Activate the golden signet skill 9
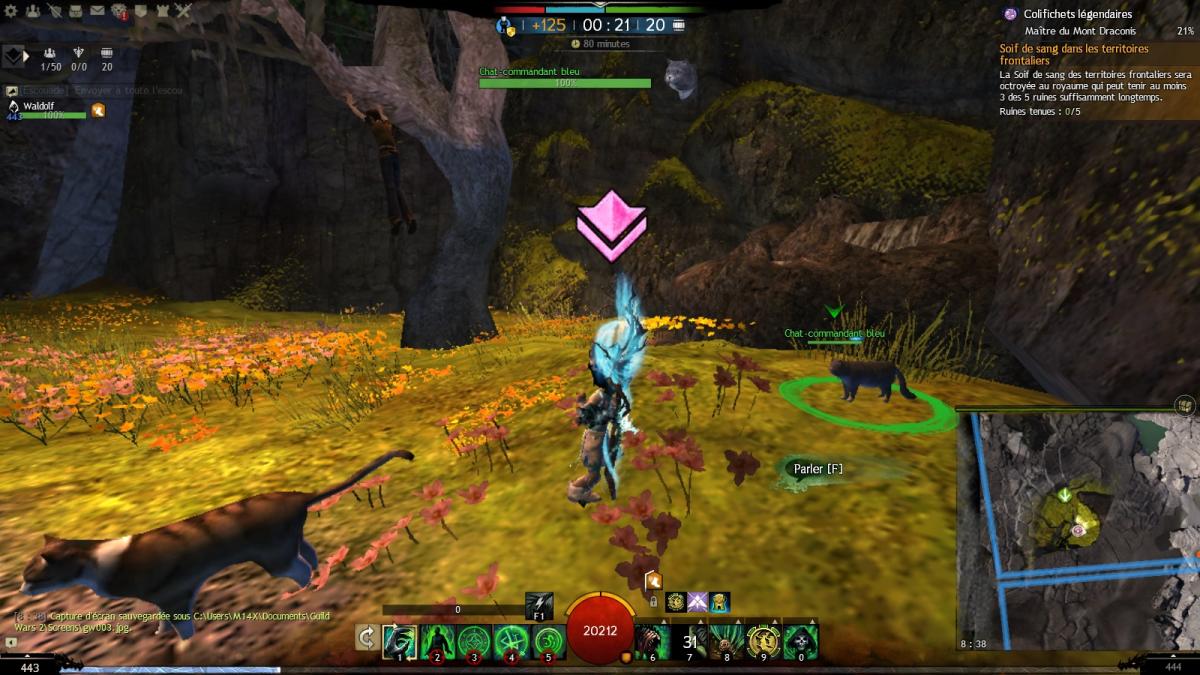Image resolution: width=1200 pixels, height=675 pixels. click(x=764, y=641)
